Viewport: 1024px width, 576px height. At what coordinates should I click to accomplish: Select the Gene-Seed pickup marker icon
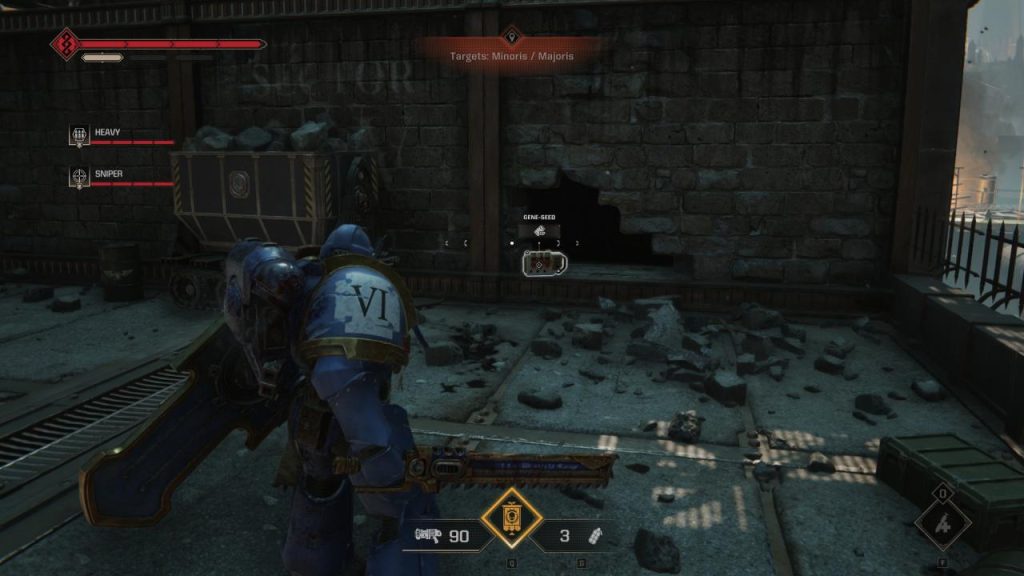539,232
